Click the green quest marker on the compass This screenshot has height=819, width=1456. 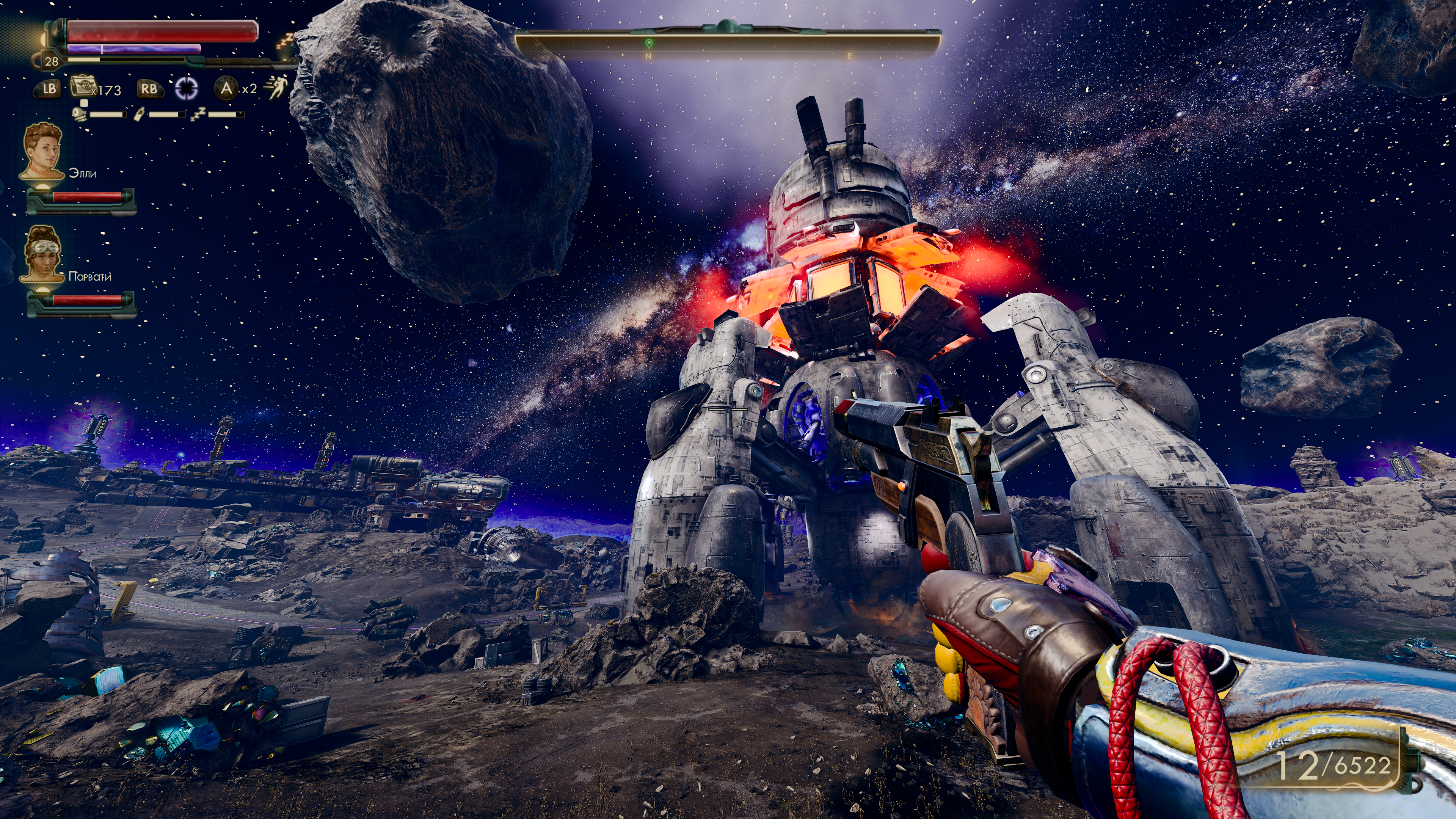pos(648,44)
